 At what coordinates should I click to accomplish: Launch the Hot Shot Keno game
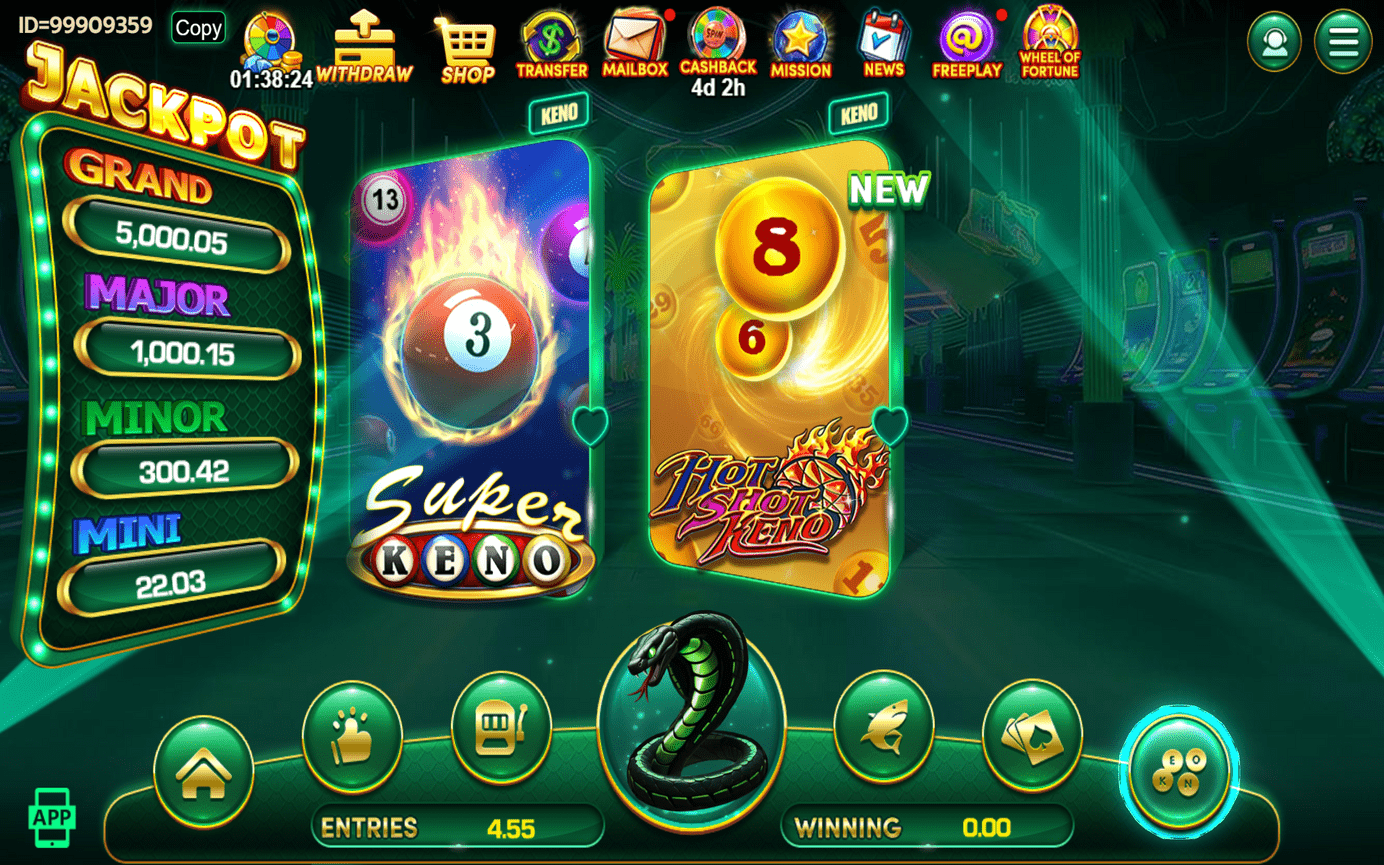tap(768, 370)
